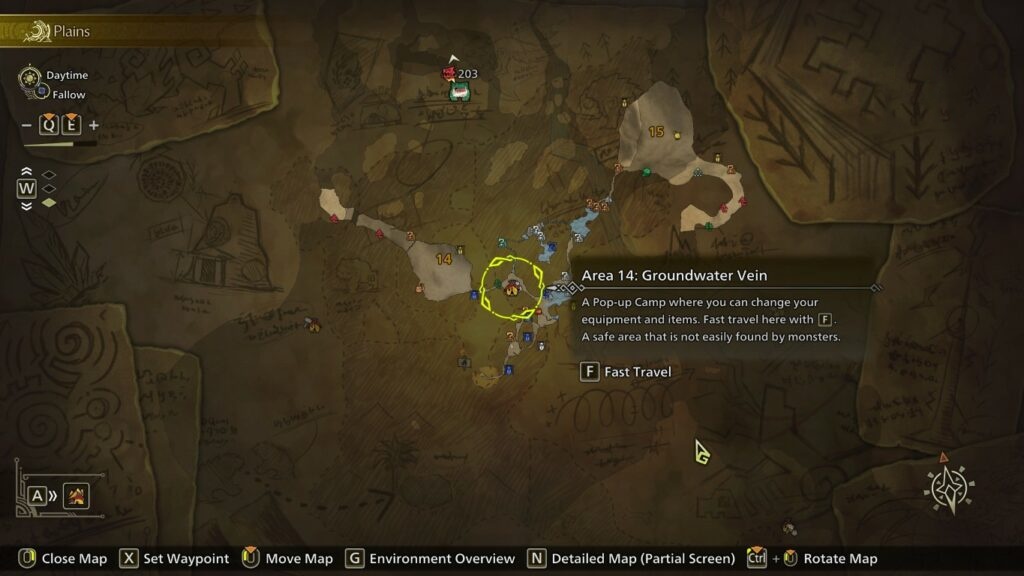Zoom out with the minus button

click(27, 125)
